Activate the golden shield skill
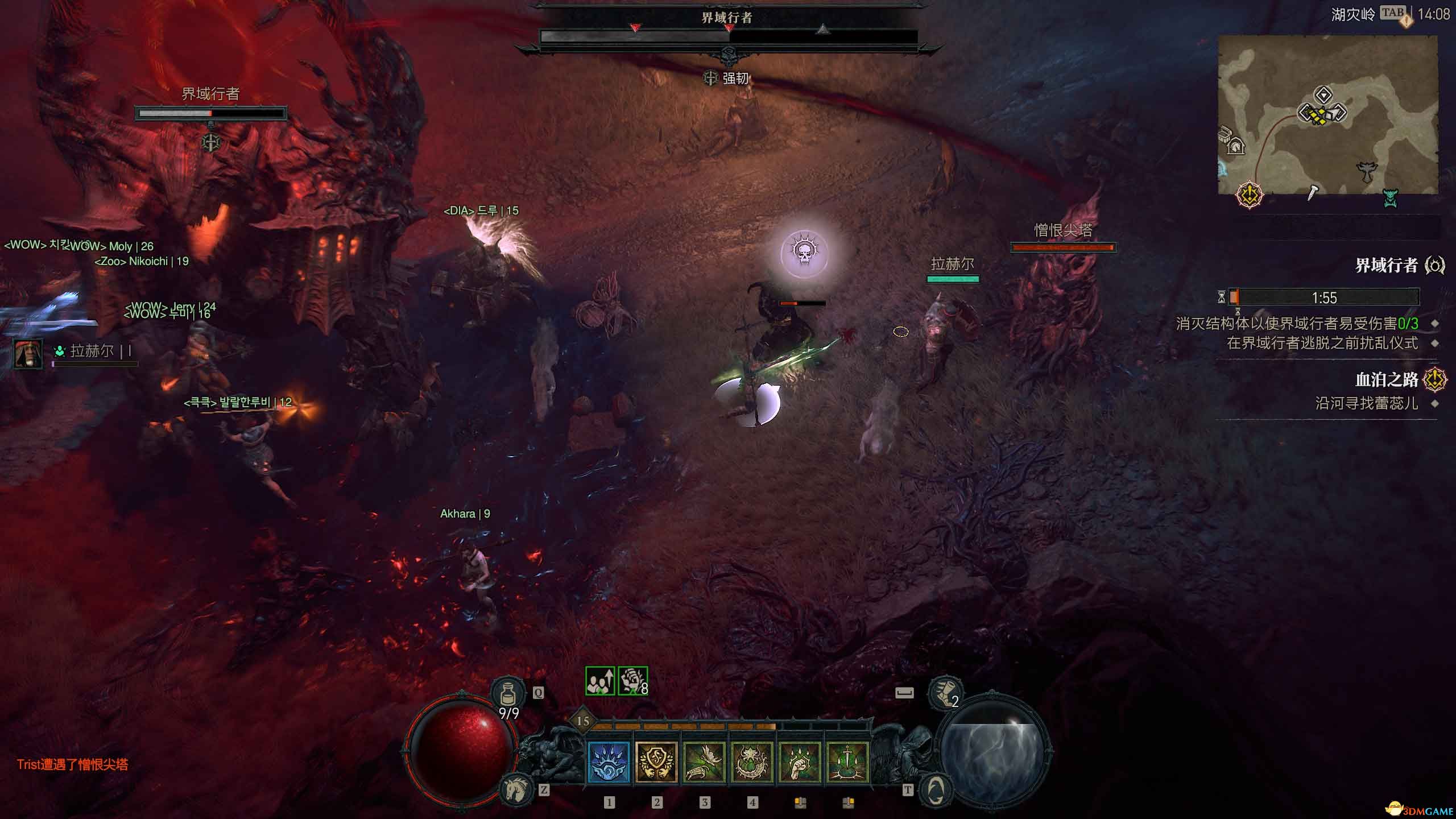The image size is (1456, 819). [656, 762]
